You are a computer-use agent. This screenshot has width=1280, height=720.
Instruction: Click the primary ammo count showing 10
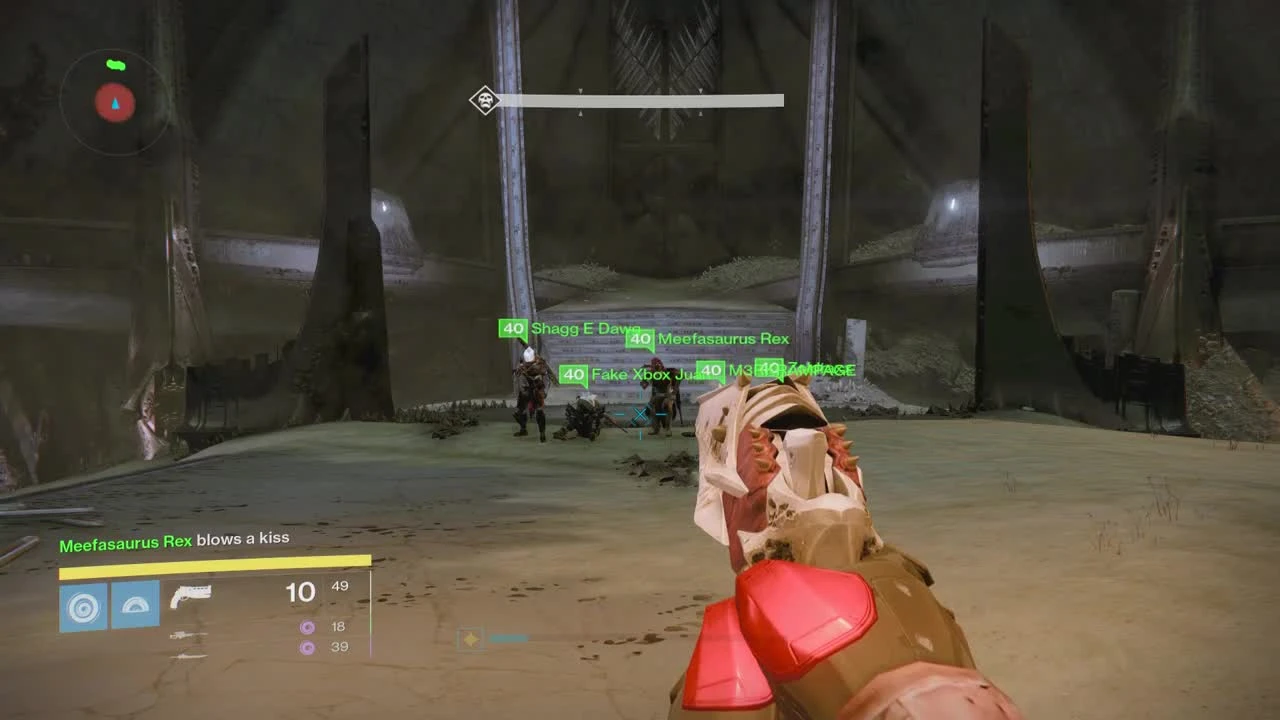pos(300,592)
